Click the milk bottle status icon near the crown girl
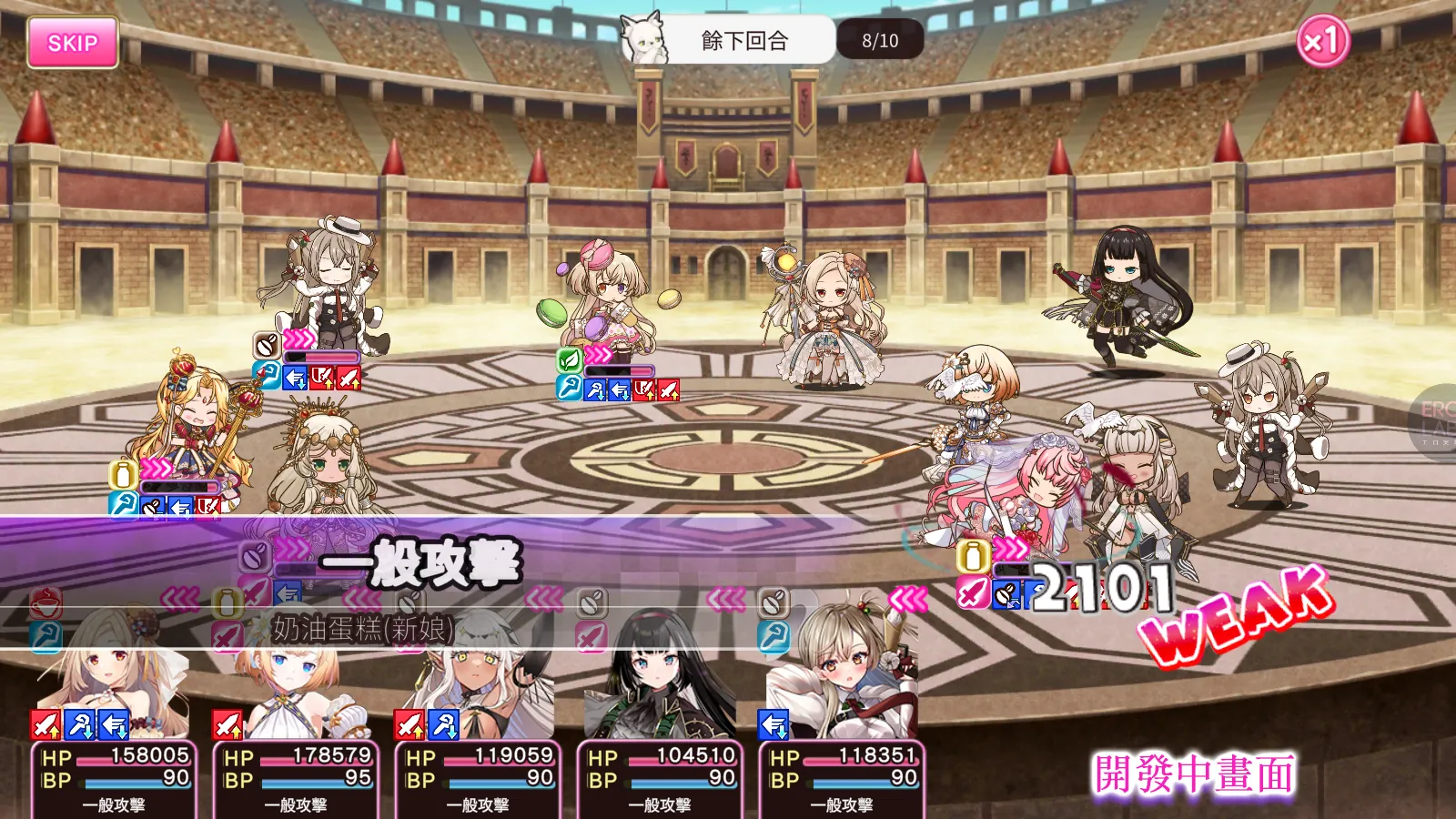This screenshot has height=819, width=1456. pos(122,474)
